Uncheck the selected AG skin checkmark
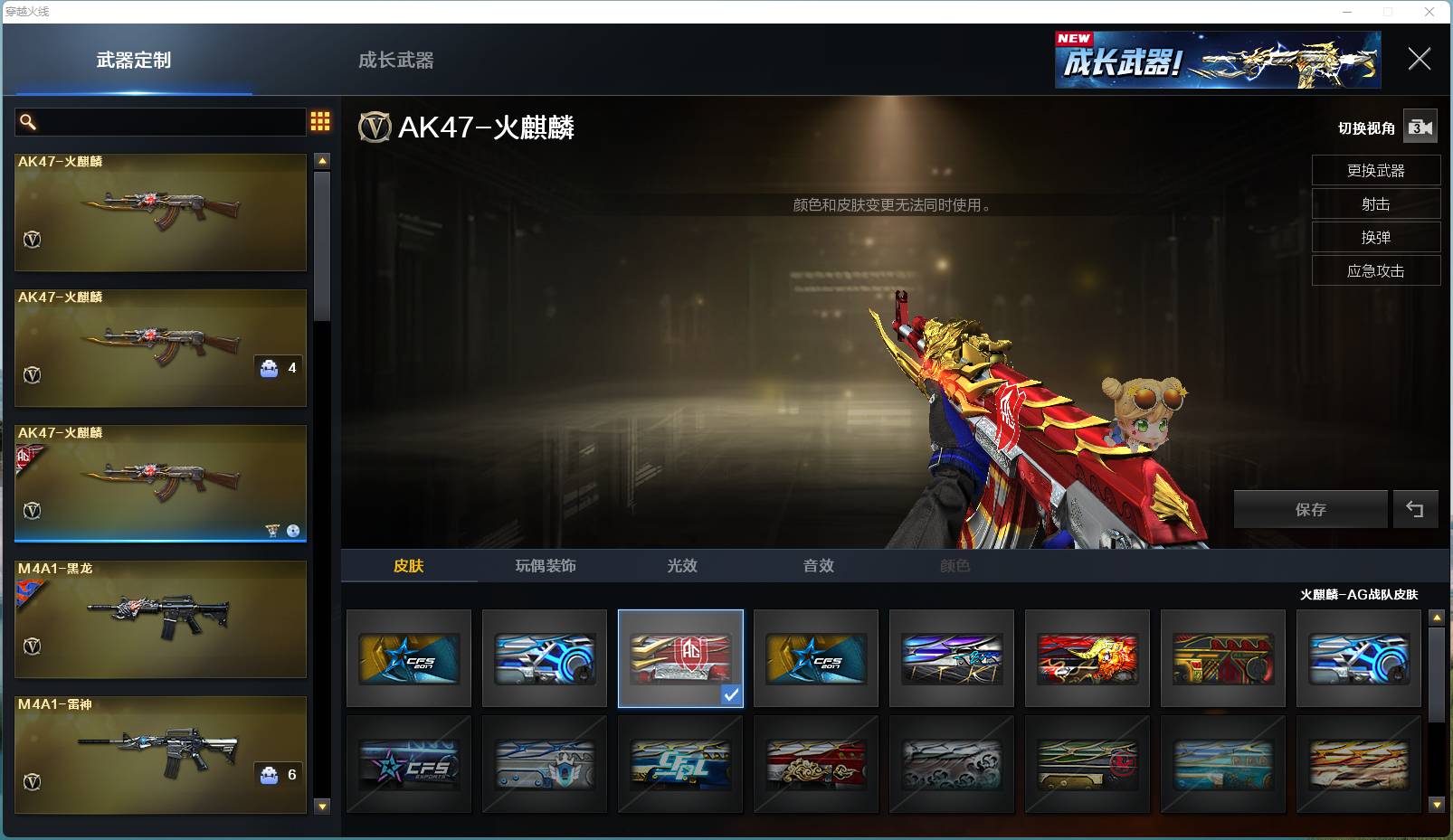This screenshot has width=1453, height=840. click(730, 694)
